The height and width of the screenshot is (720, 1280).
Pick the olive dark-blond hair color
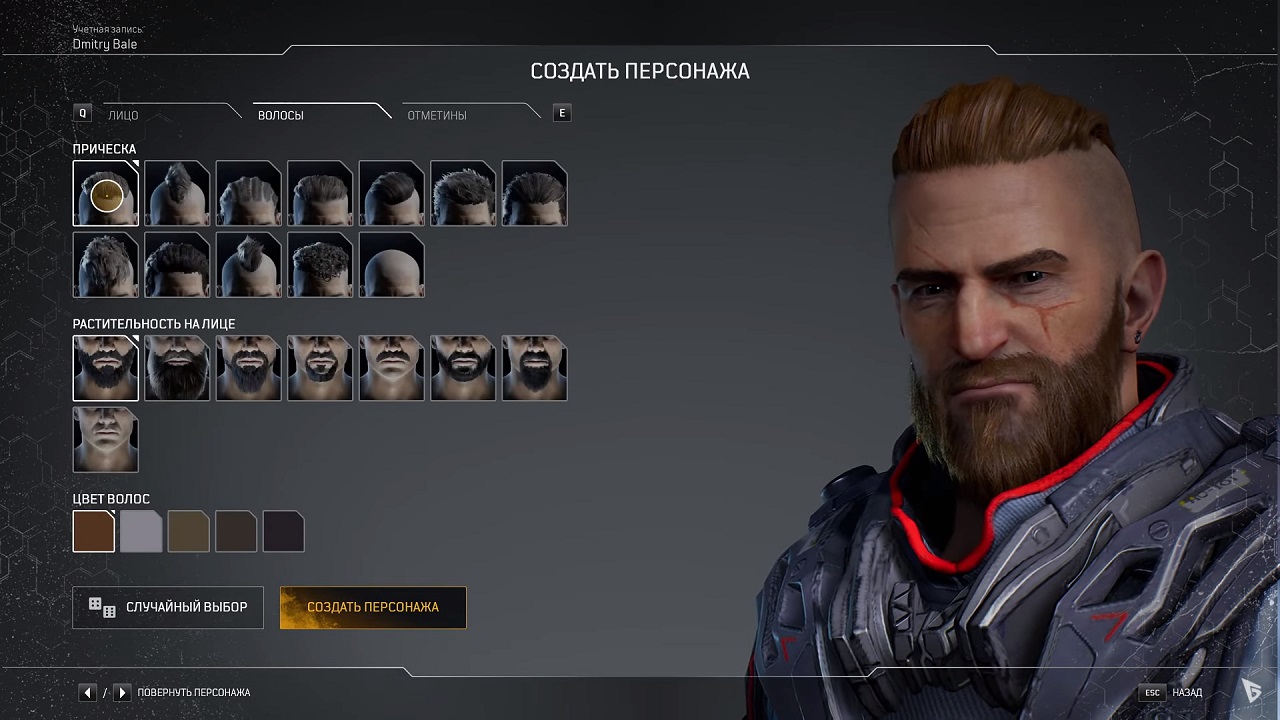188,532
